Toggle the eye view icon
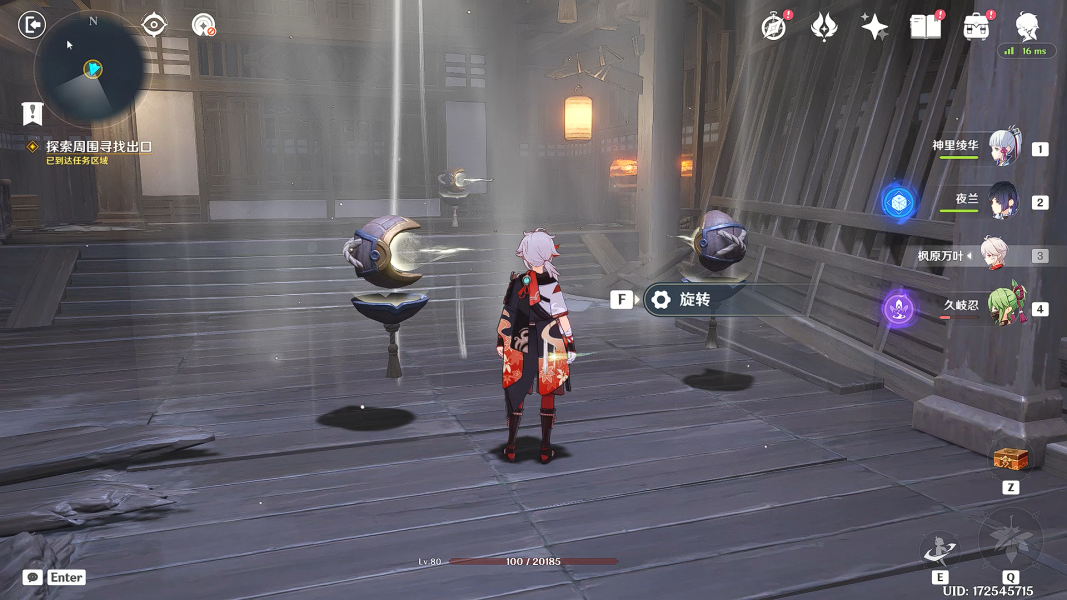The width and height of the screenshot is (1067, 600). 154,24
